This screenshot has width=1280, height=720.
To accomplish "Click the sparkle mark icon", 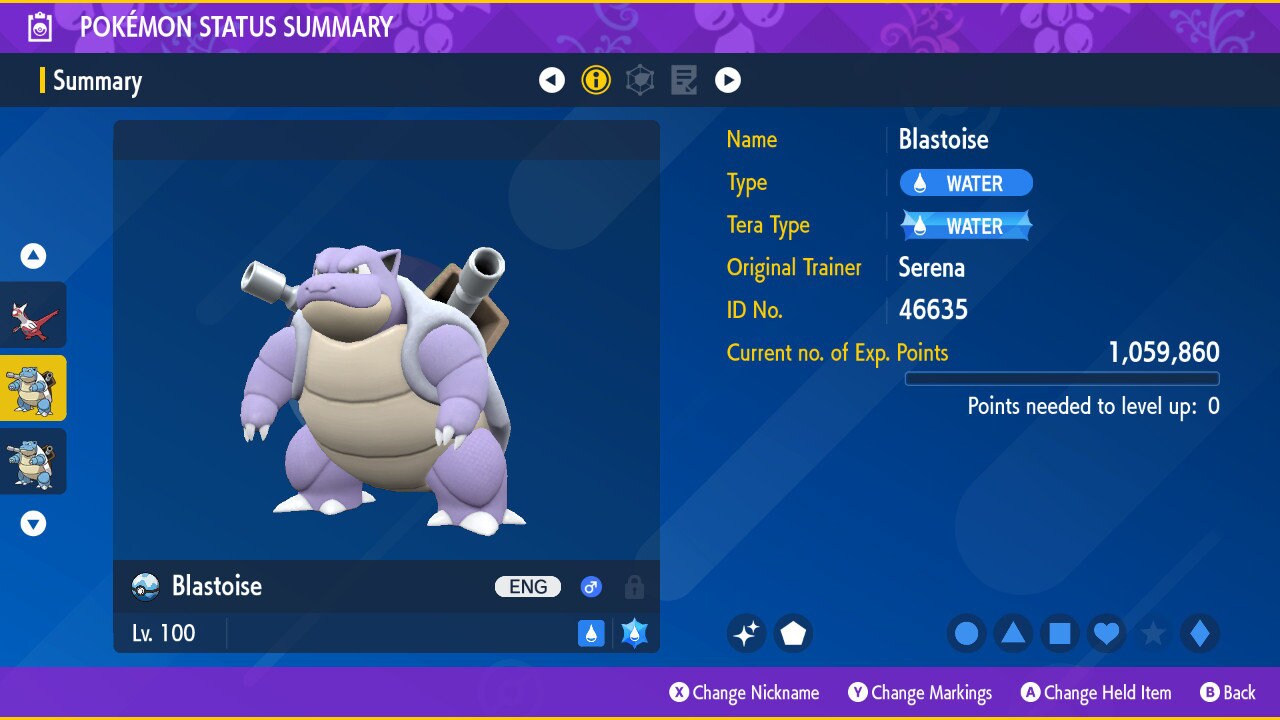I will coord(746,633).
